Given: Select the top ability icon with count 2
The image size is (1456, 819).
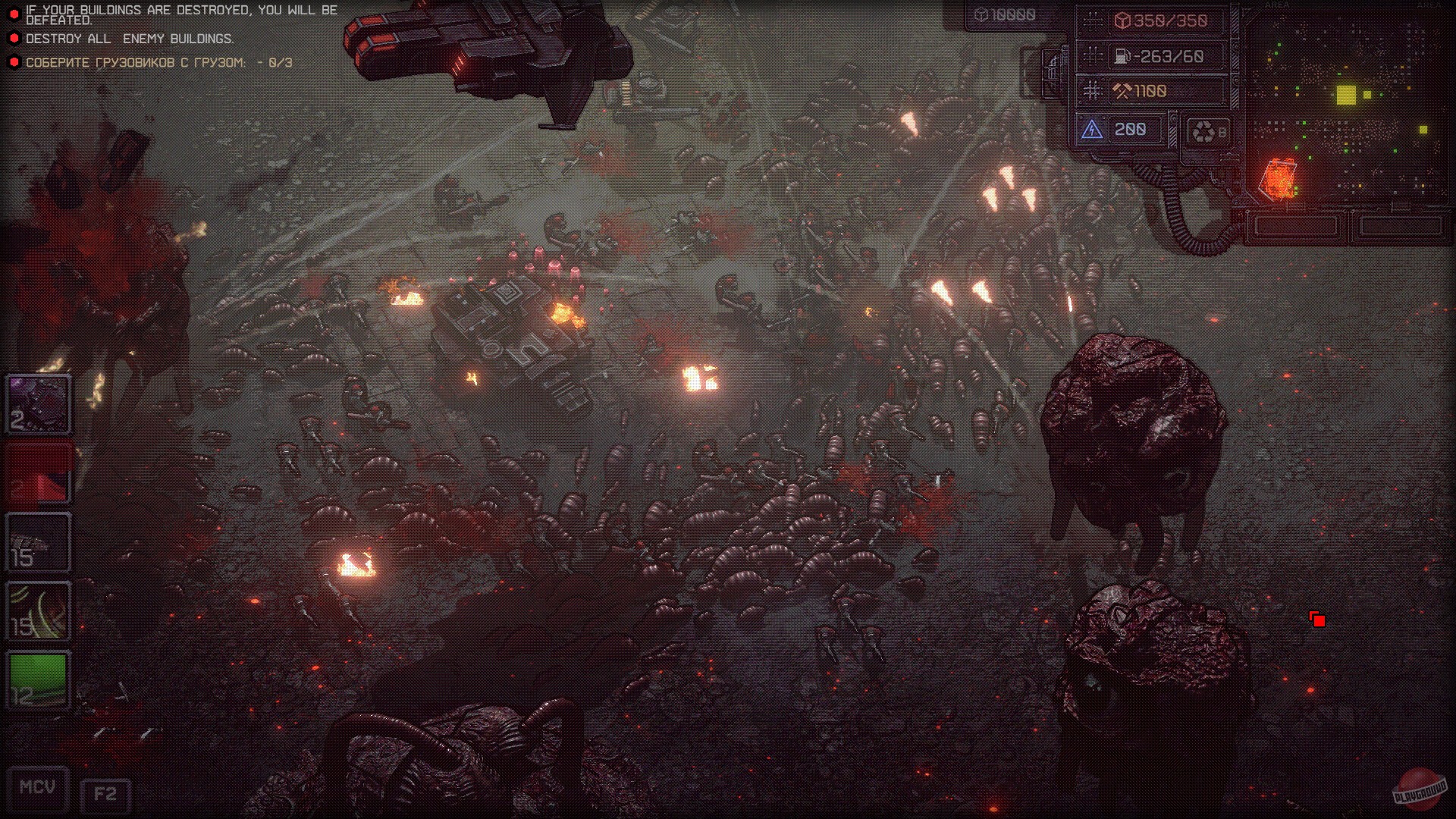Looking at the screenshot, I should click(x=38, y=404).
